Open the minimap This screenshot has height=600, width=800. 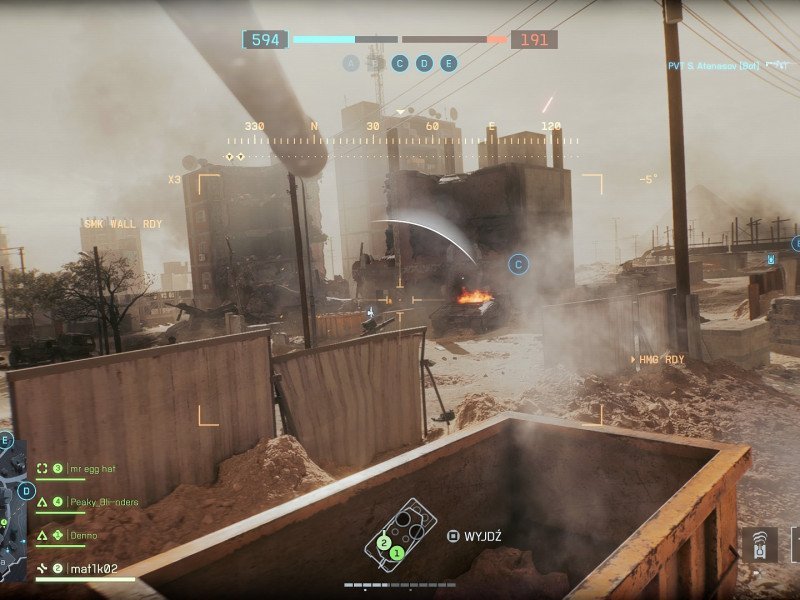(14, 510)
